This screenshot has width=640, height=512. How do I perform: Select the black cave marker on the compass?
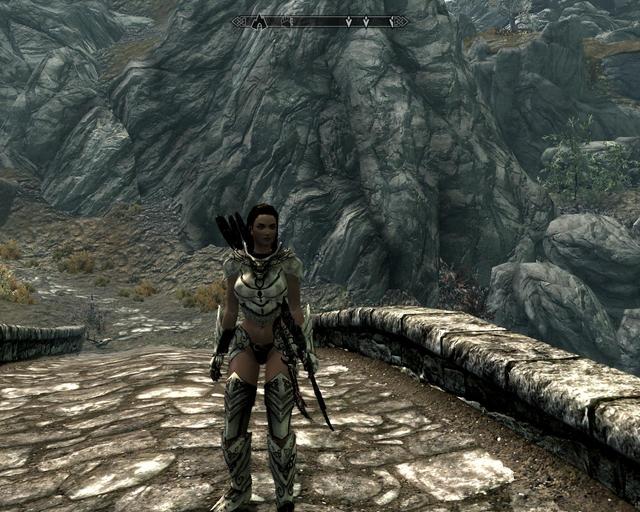tap(258, 21)
